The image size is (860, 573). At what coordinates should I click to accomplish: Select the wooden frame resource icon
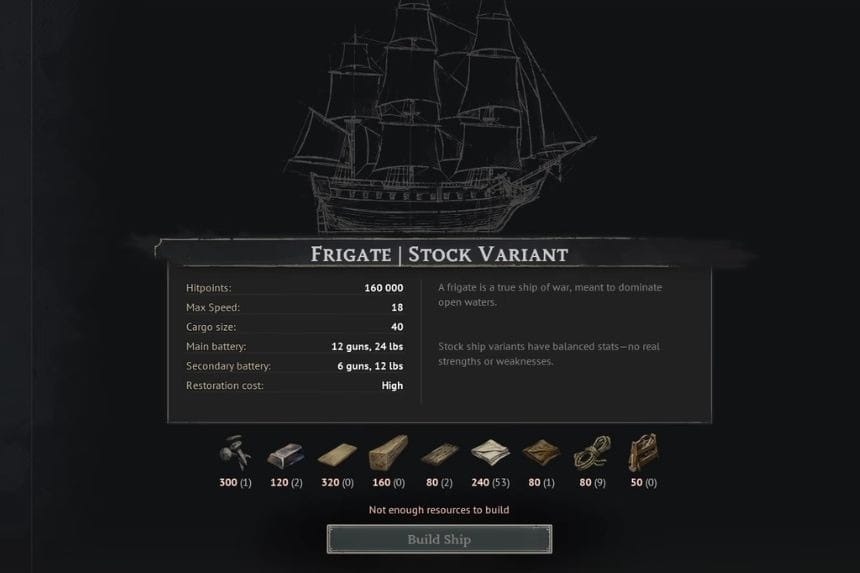[642, 454]
